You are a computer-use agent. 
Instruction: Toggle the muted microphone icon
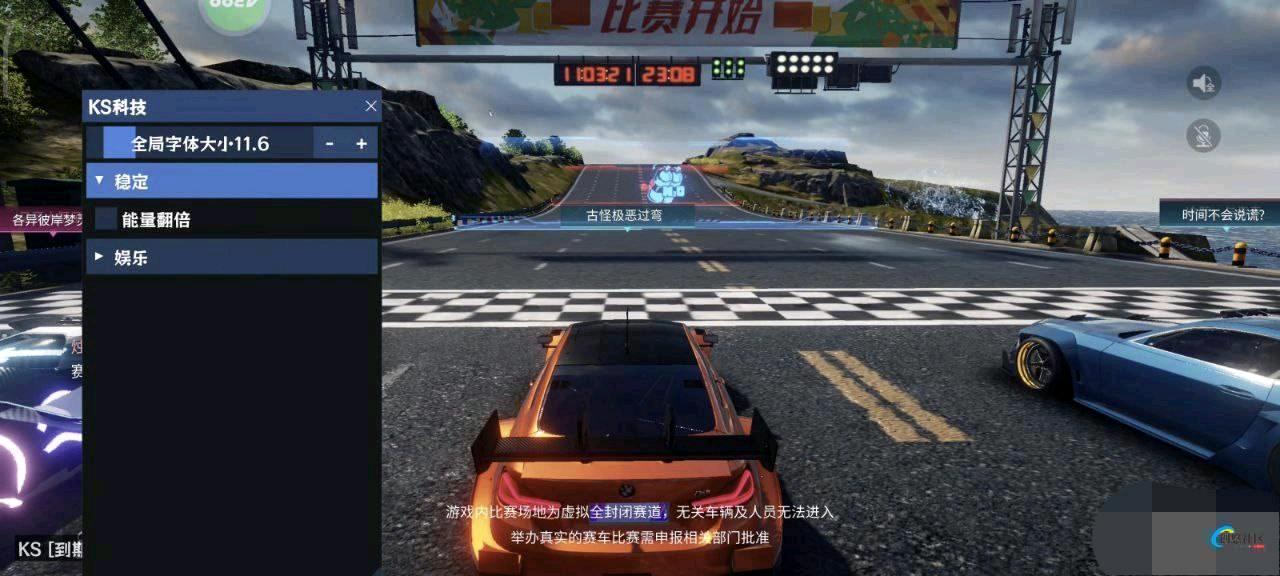tap(1204, 135)
